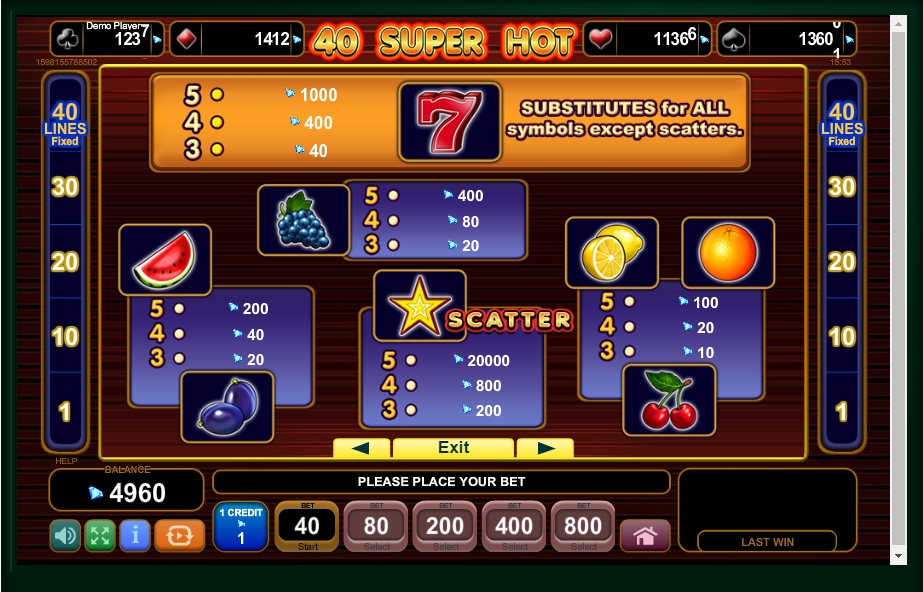Exit the paytable screen
Screen dimensions: 923x592
click(453, 448)
